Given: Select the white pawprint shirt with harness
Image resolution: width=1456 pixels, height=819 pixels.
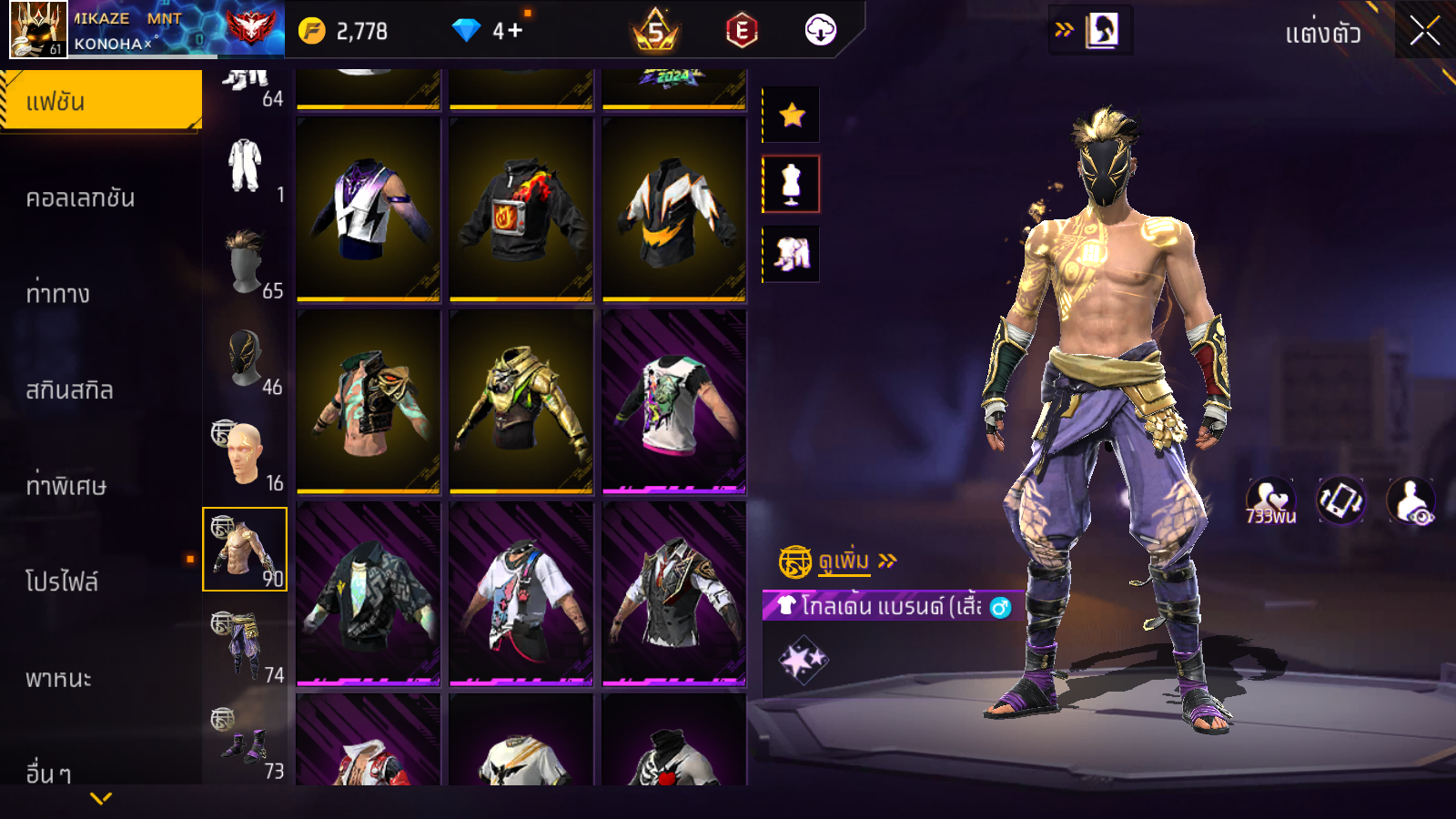Looking at the screenshot, I should point(521,593).
